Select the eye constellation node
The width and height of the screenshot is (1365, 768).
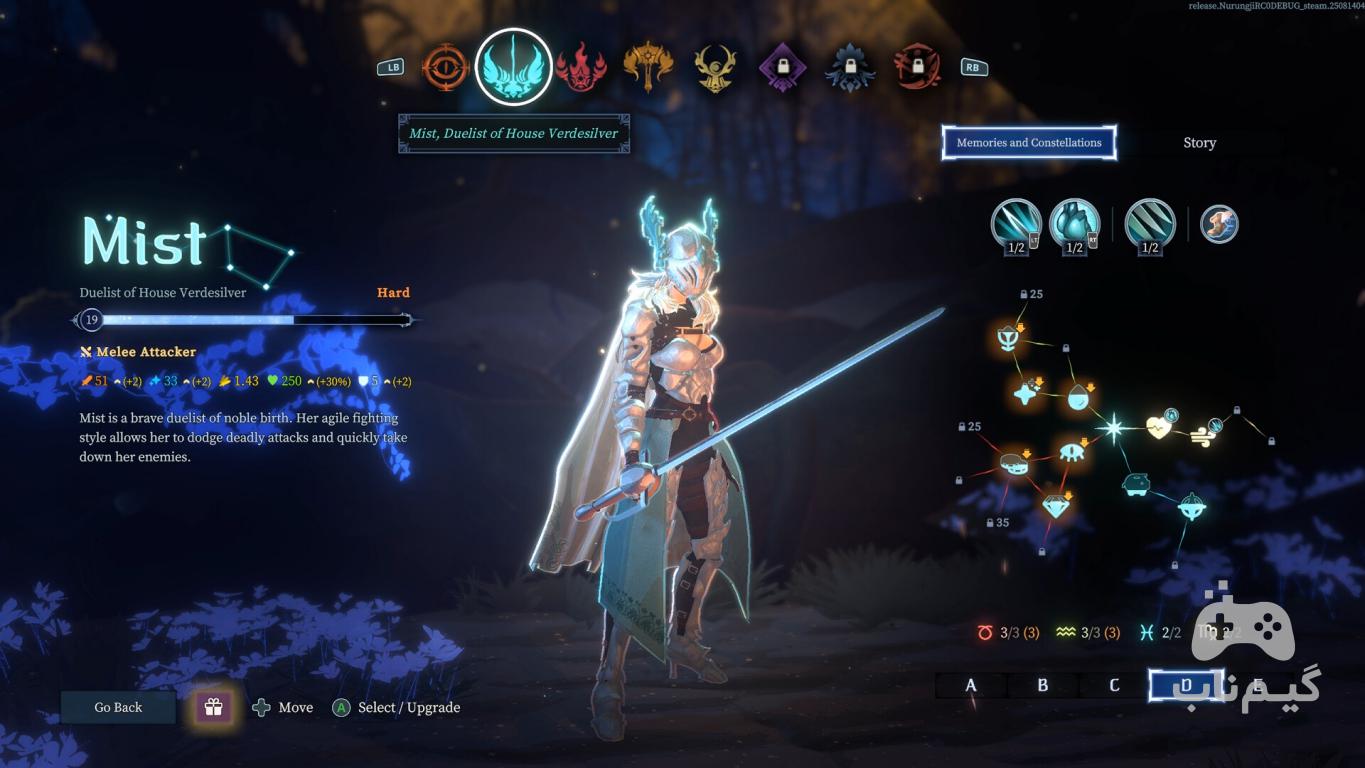(x=1072, y=451)
